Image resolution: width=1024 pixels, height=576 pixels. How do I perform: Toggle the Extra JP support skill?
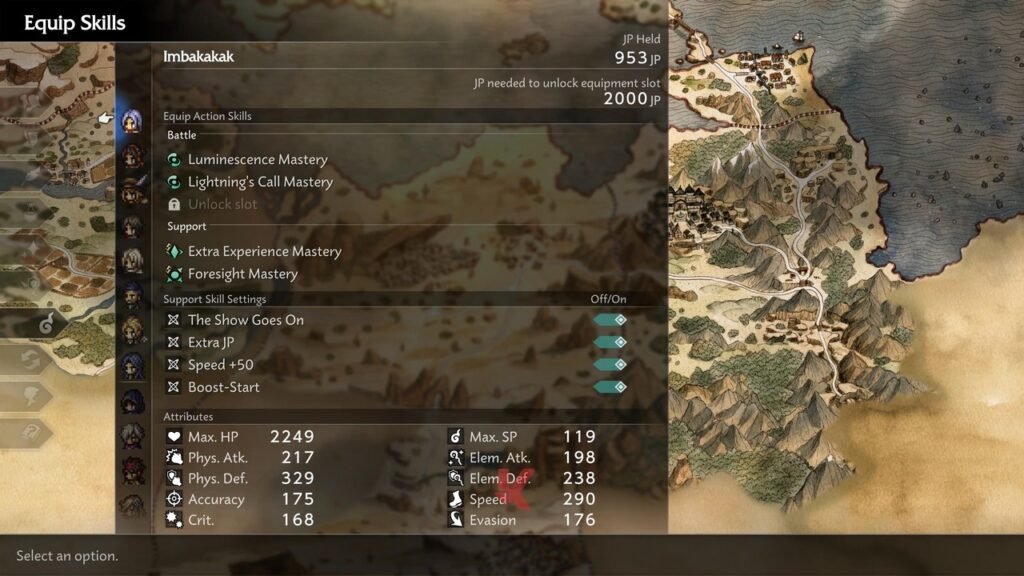(610, 342)
